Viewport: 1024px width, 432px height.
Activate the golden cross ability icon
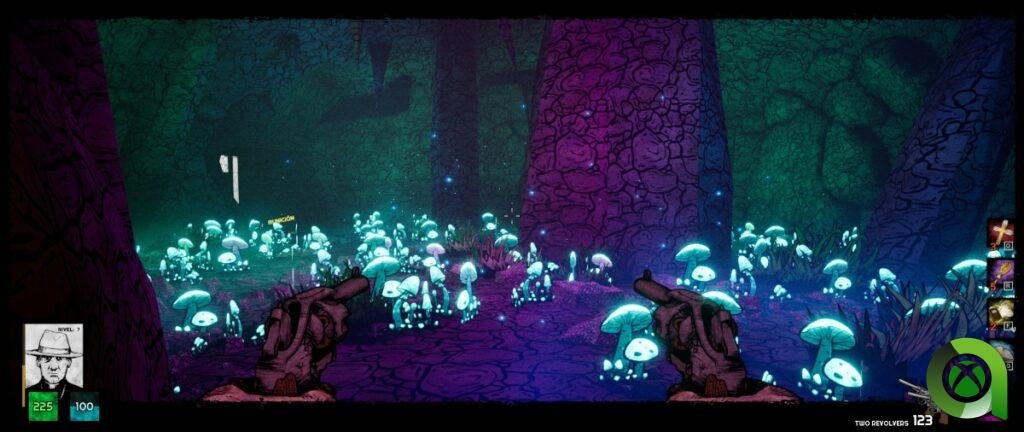[1000, 234]
